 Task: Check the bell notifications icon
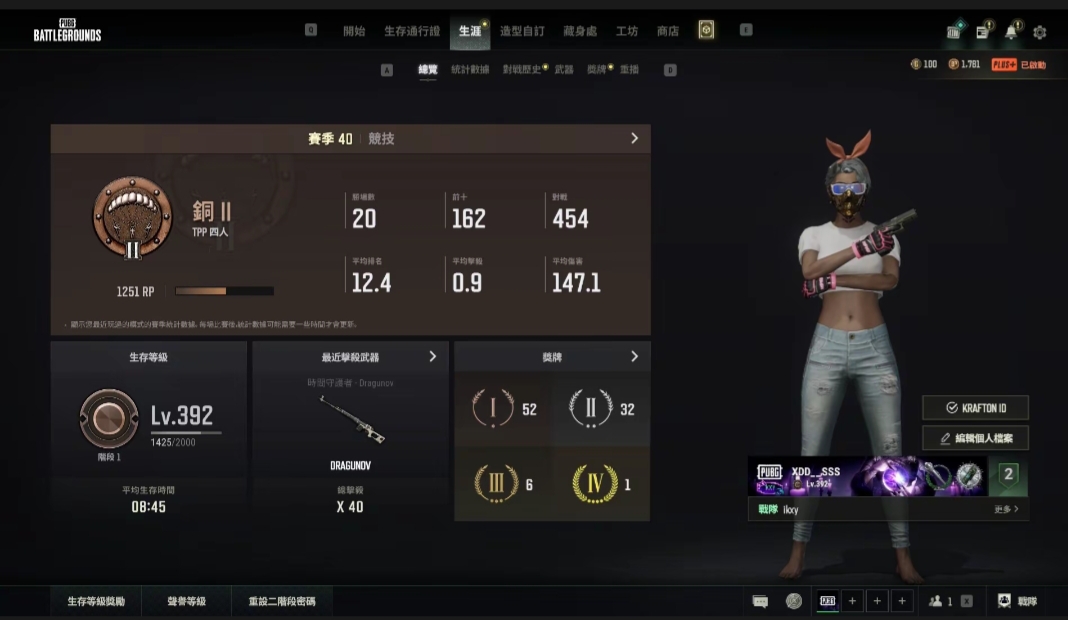[x=1011, y=32]
